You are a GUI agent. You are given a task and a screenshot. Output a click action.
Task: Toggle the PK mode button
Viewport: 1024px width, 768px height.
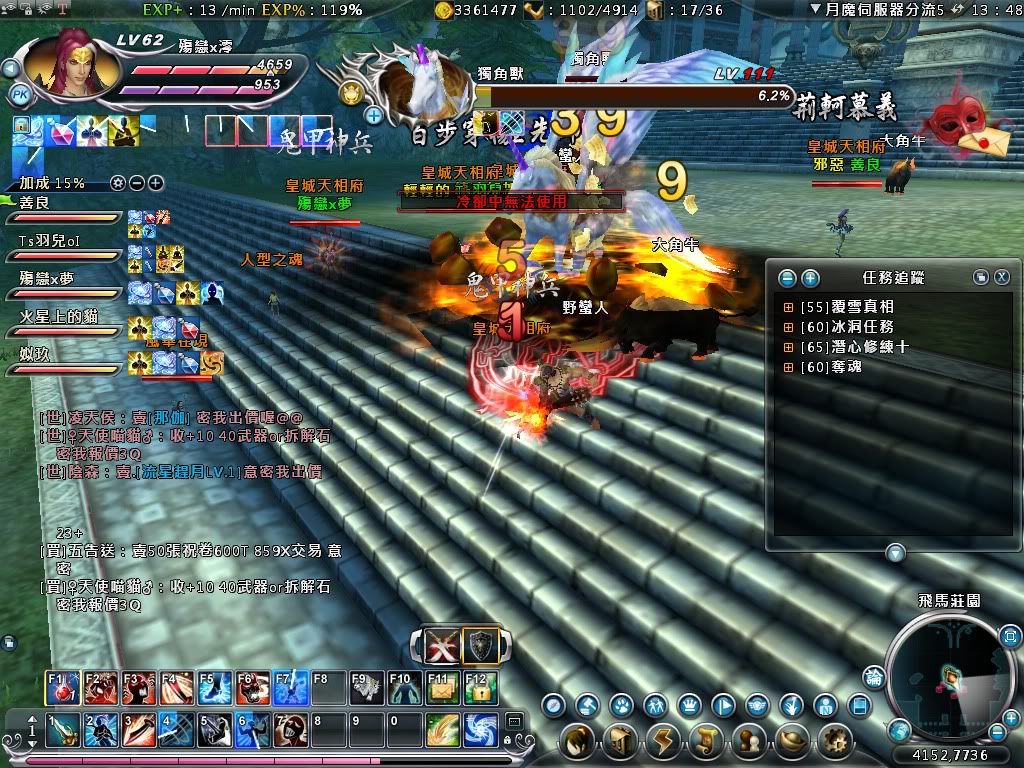19,95
